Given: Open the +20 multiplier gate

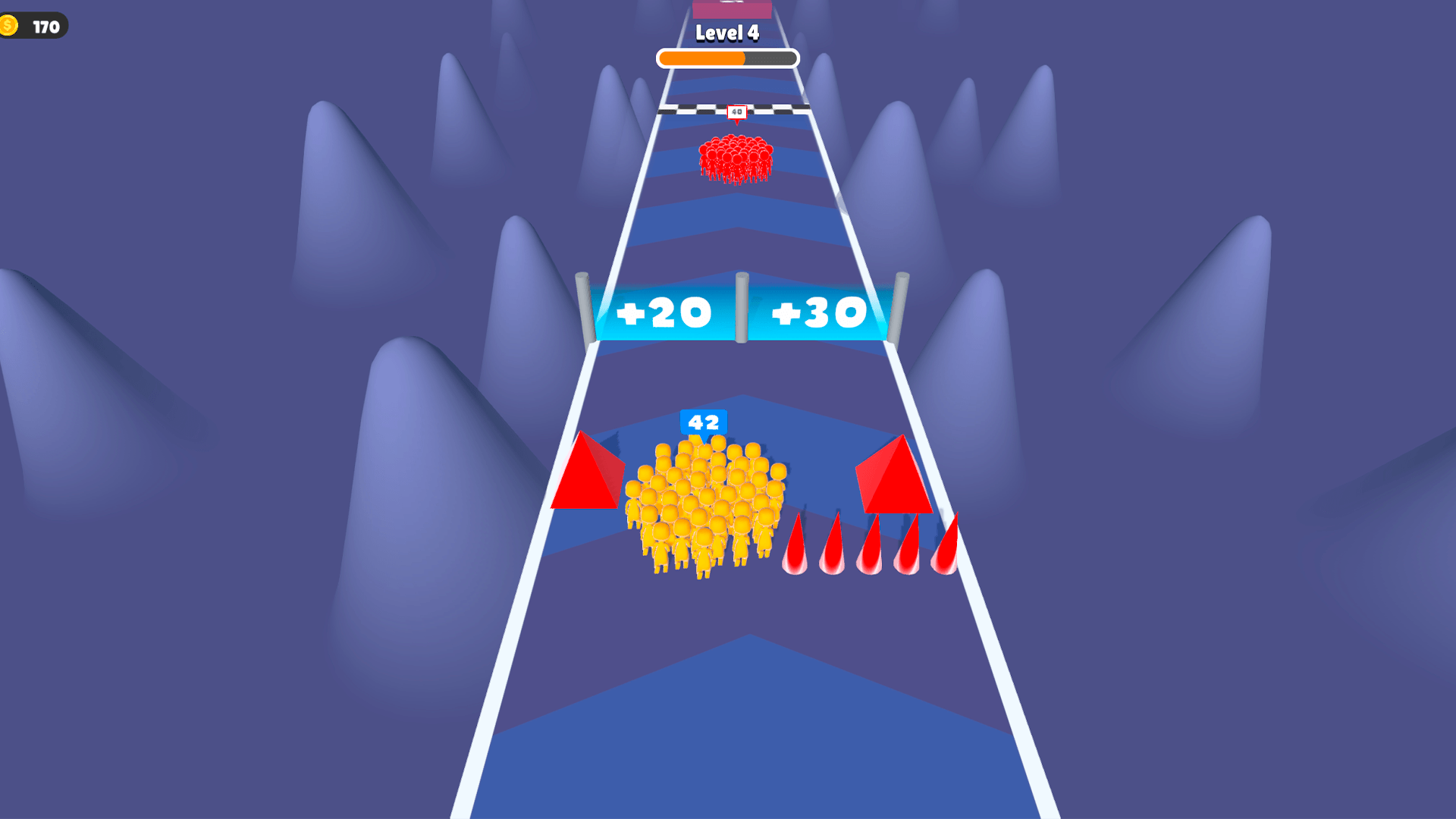Looking at the screenshot, I should [x=664, y=311].
